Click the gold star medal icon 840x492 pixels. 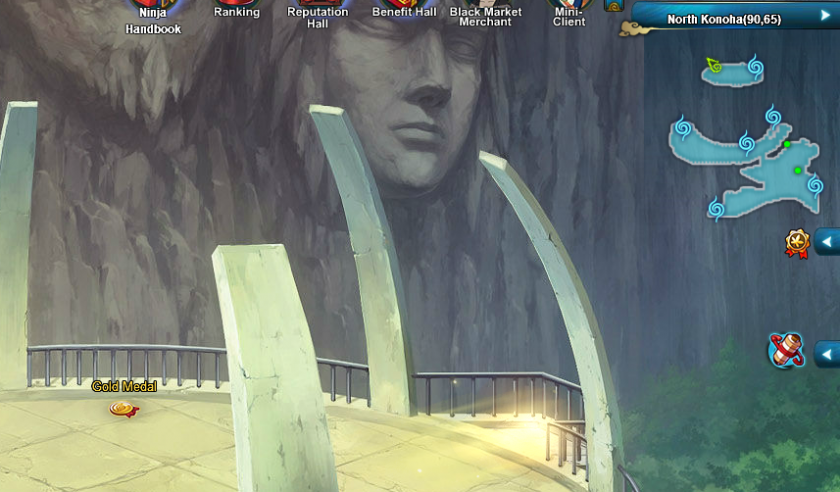click(x=797, y=243)
